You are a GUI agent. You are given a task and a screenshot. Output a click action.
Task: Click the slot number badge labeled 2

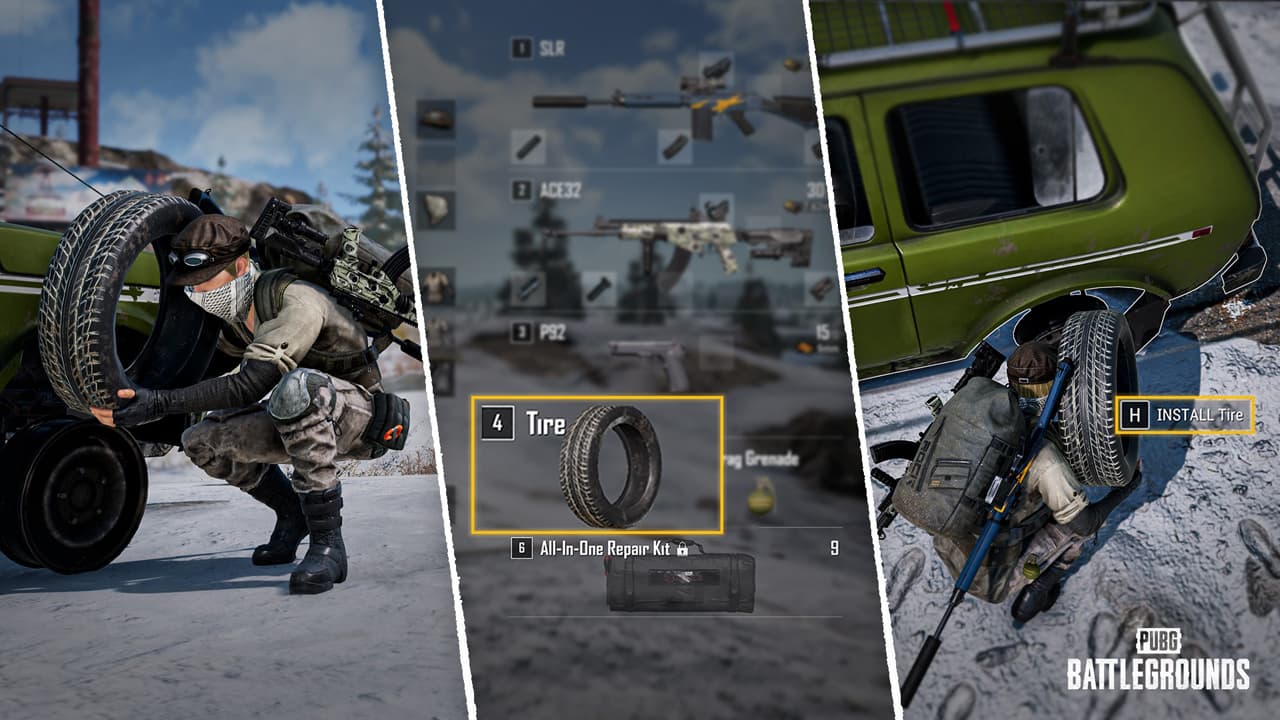tap(520, 189)
